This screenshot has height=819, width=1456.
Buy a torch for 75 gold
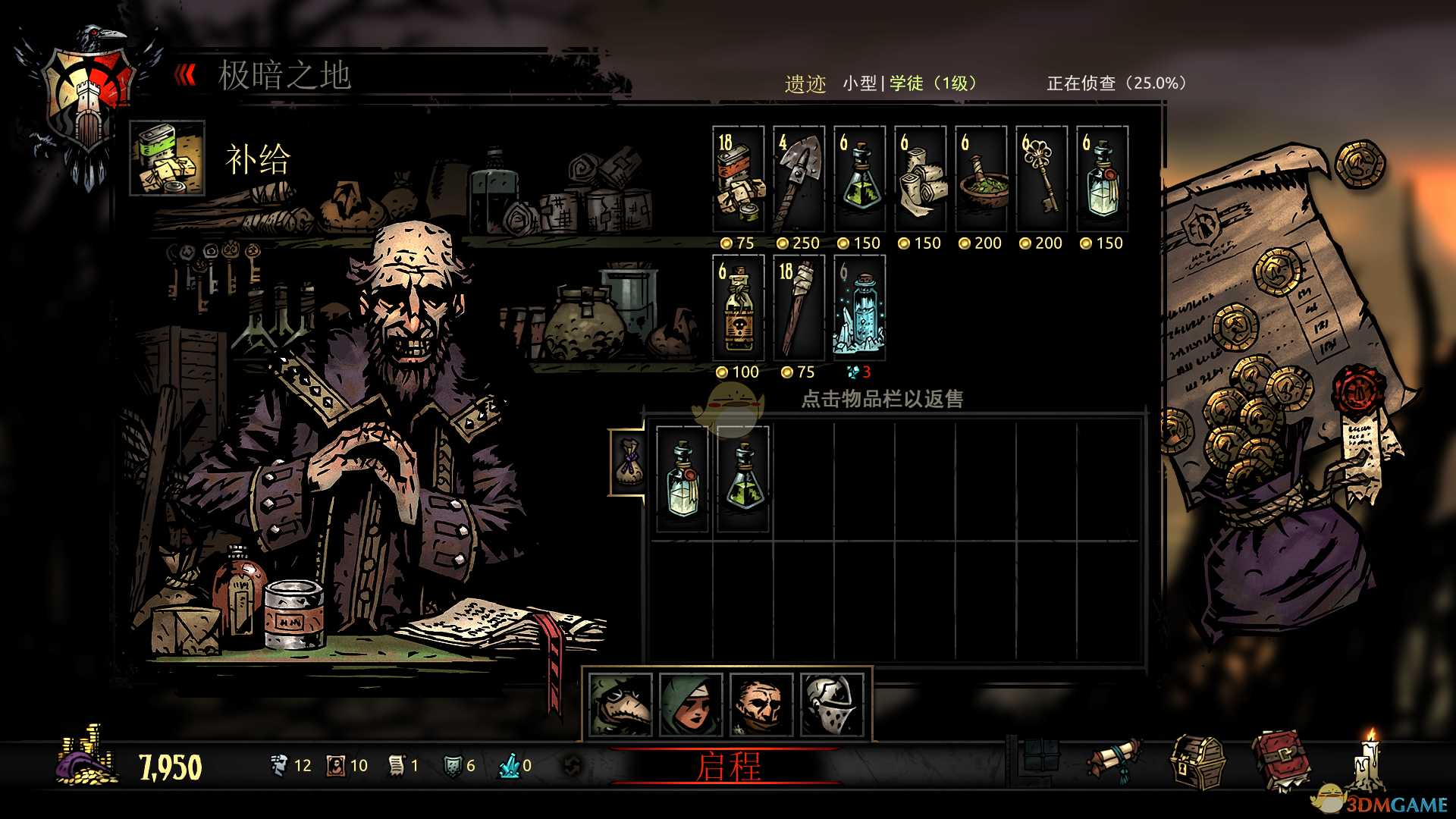[799, 309]
